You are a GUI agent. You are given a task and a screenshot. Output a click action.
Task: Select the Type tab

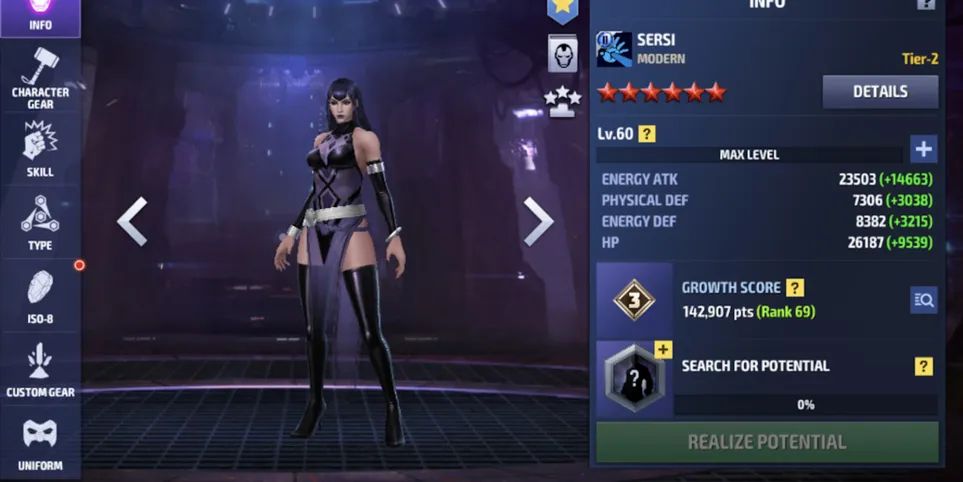pos(40,222)
